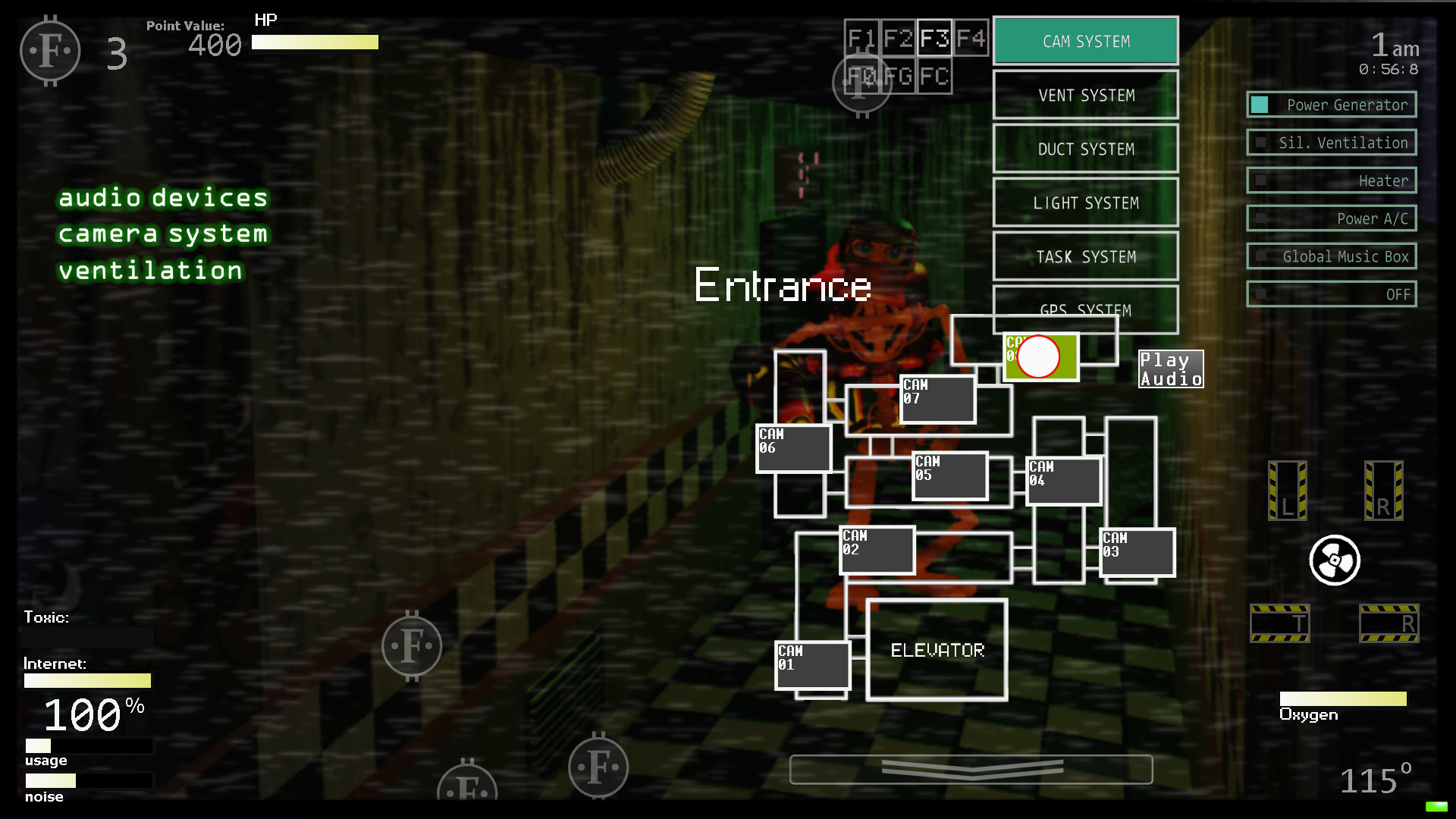
Task: Seal the bottom-right R vent hatch icon
Action: click(x=1389, y=623)
